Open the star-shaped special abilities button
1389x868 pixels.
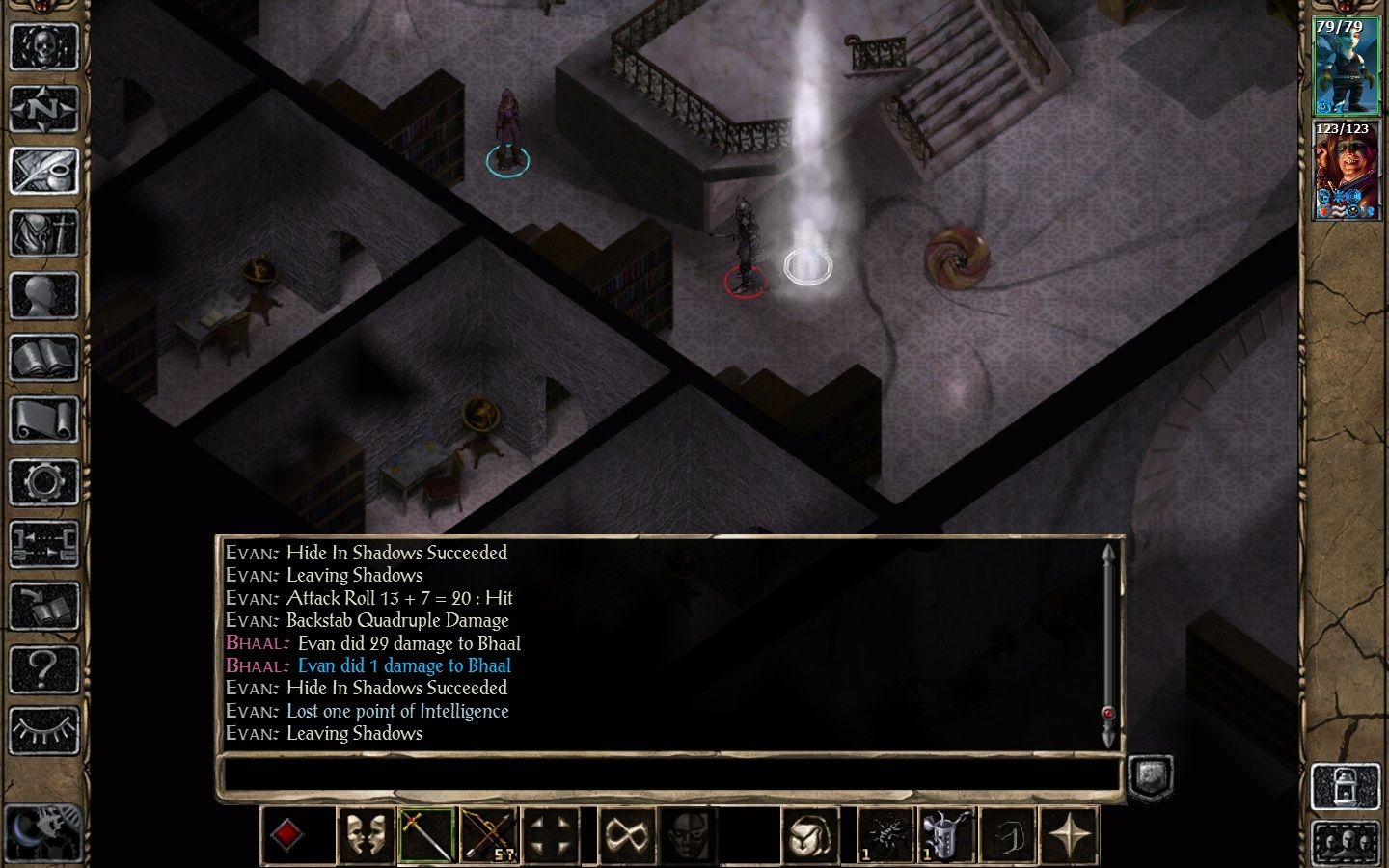(x=1072, y=834)
